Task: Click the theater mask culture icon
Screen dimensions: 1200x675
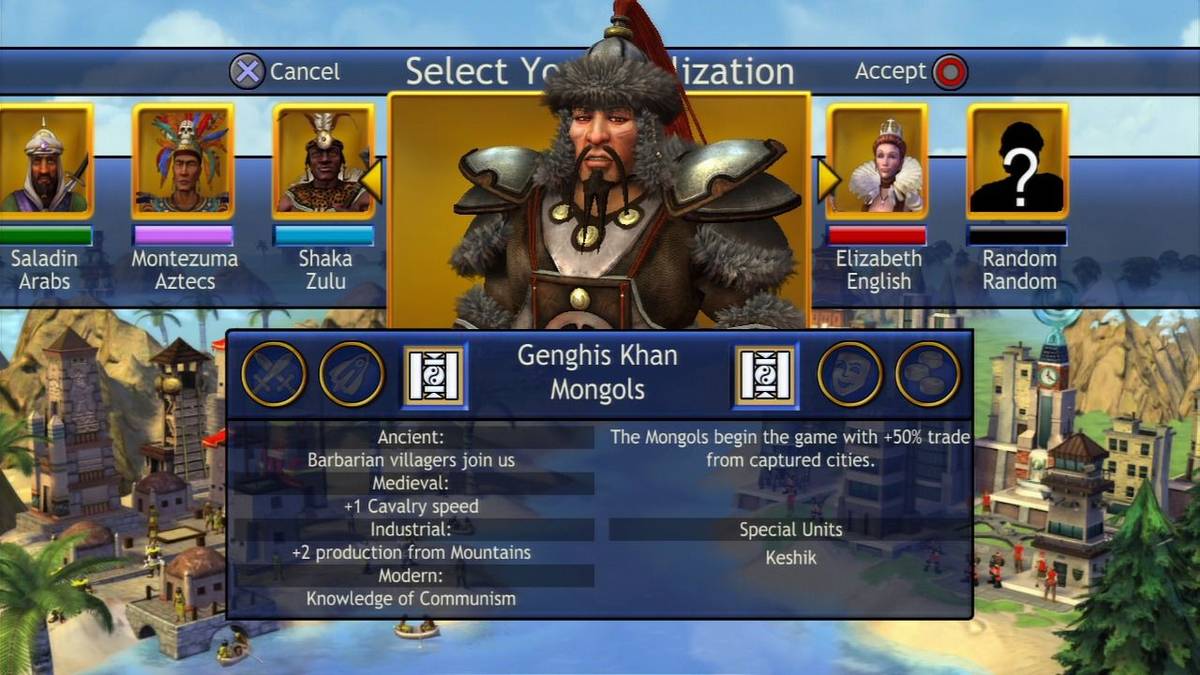Action: point(850,374)
